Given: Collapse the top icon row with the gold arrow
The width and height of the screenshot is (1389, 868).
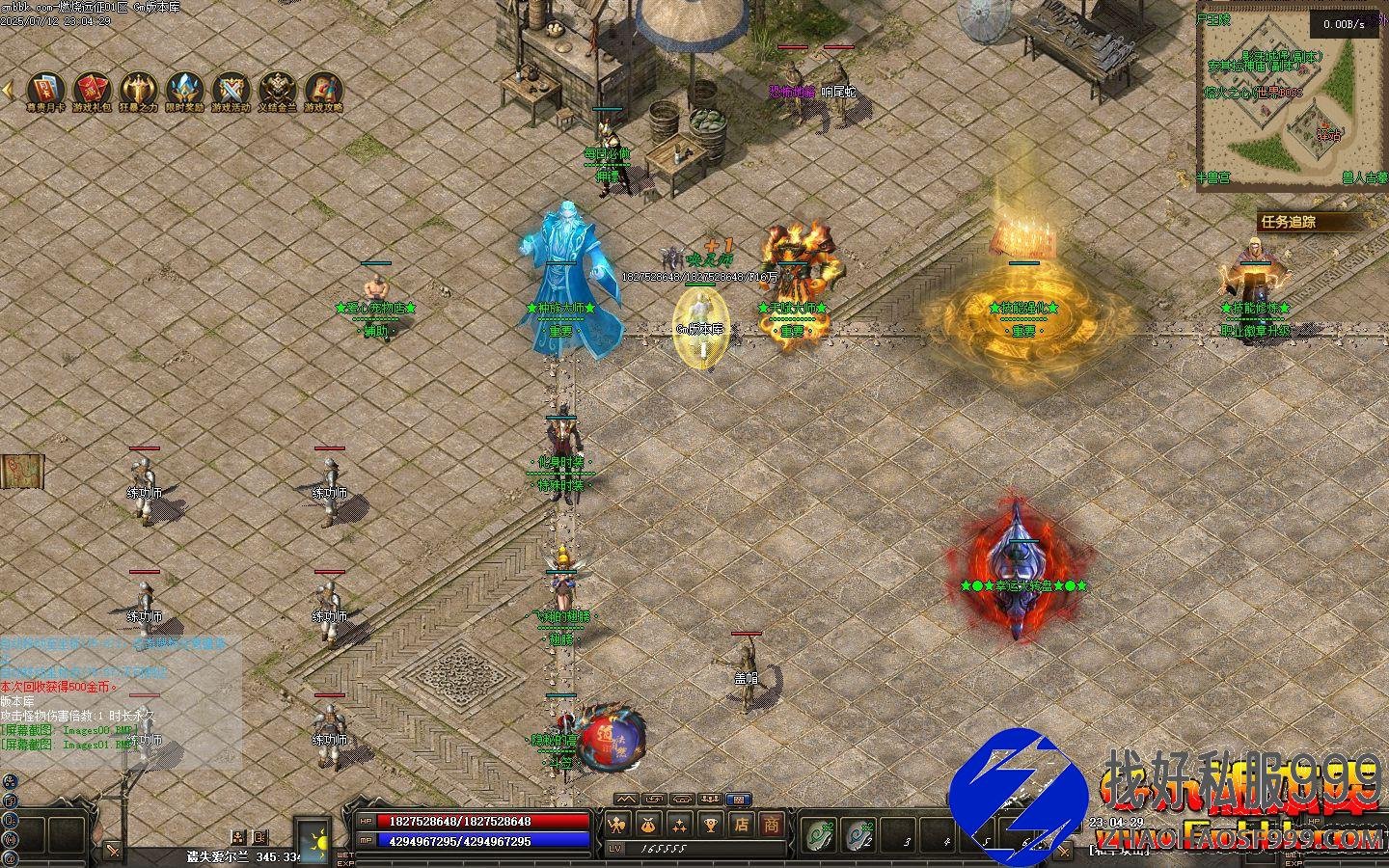Looking at the screenshot, I should 8,90.
